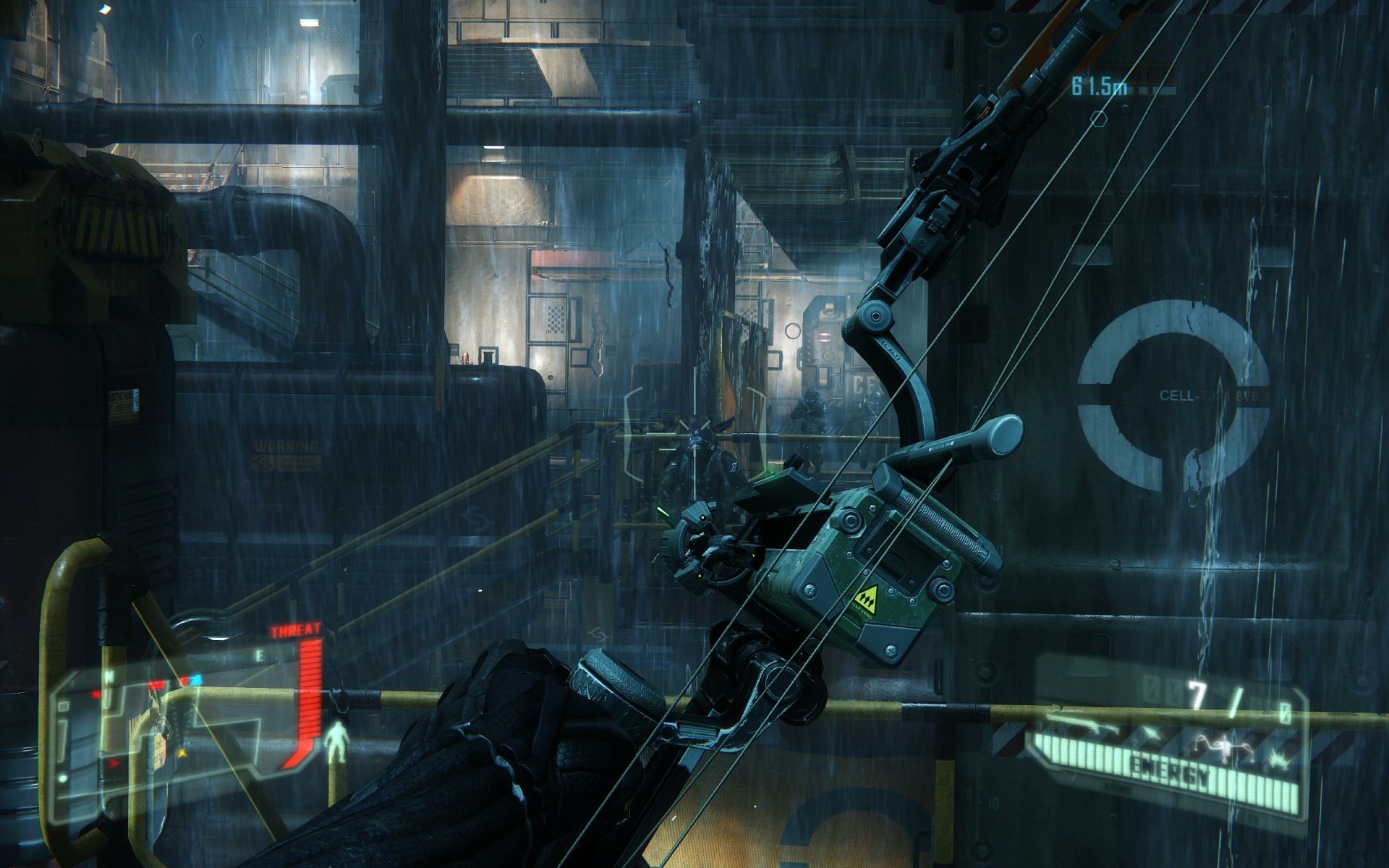Image resolution: width=1389 pixels, height=868 pixels.
Task: Click the E compass heading on the minimap
Action: (x=259, y=654)
